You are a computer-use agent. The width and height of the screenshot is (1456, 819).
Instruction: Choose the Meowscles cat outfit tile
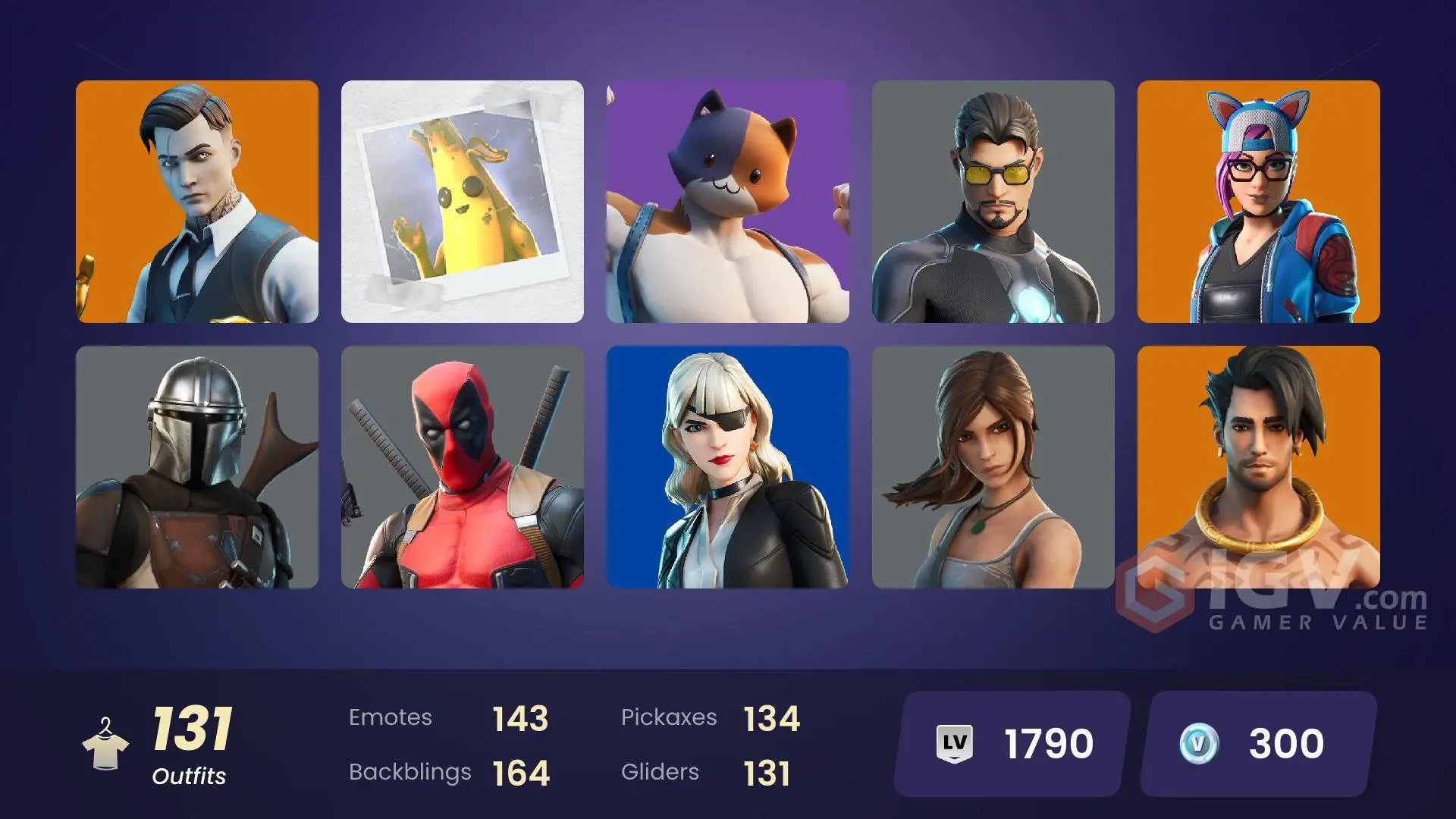pos(728,202)
